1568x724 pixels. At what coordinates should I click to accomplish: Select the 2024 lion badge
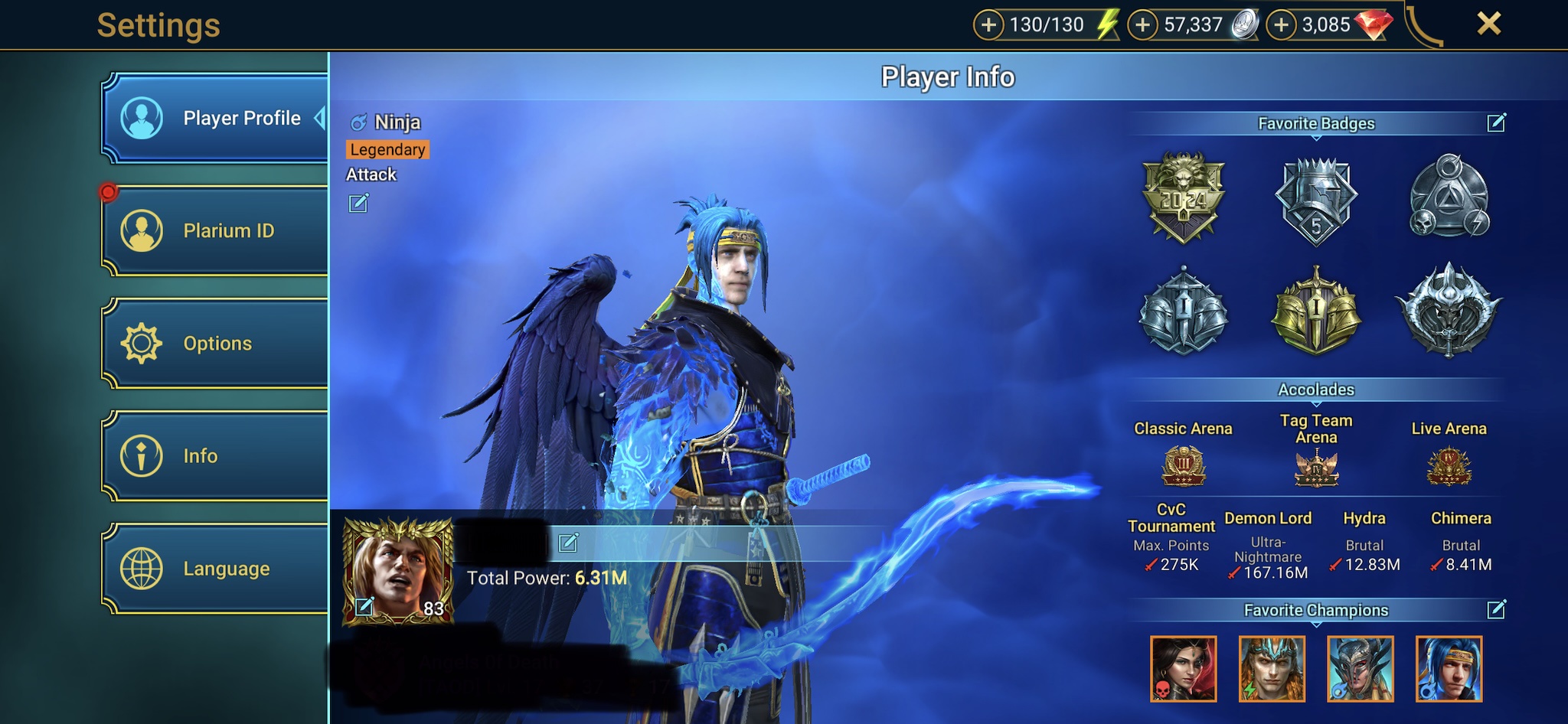click(x=1184, y=197)
